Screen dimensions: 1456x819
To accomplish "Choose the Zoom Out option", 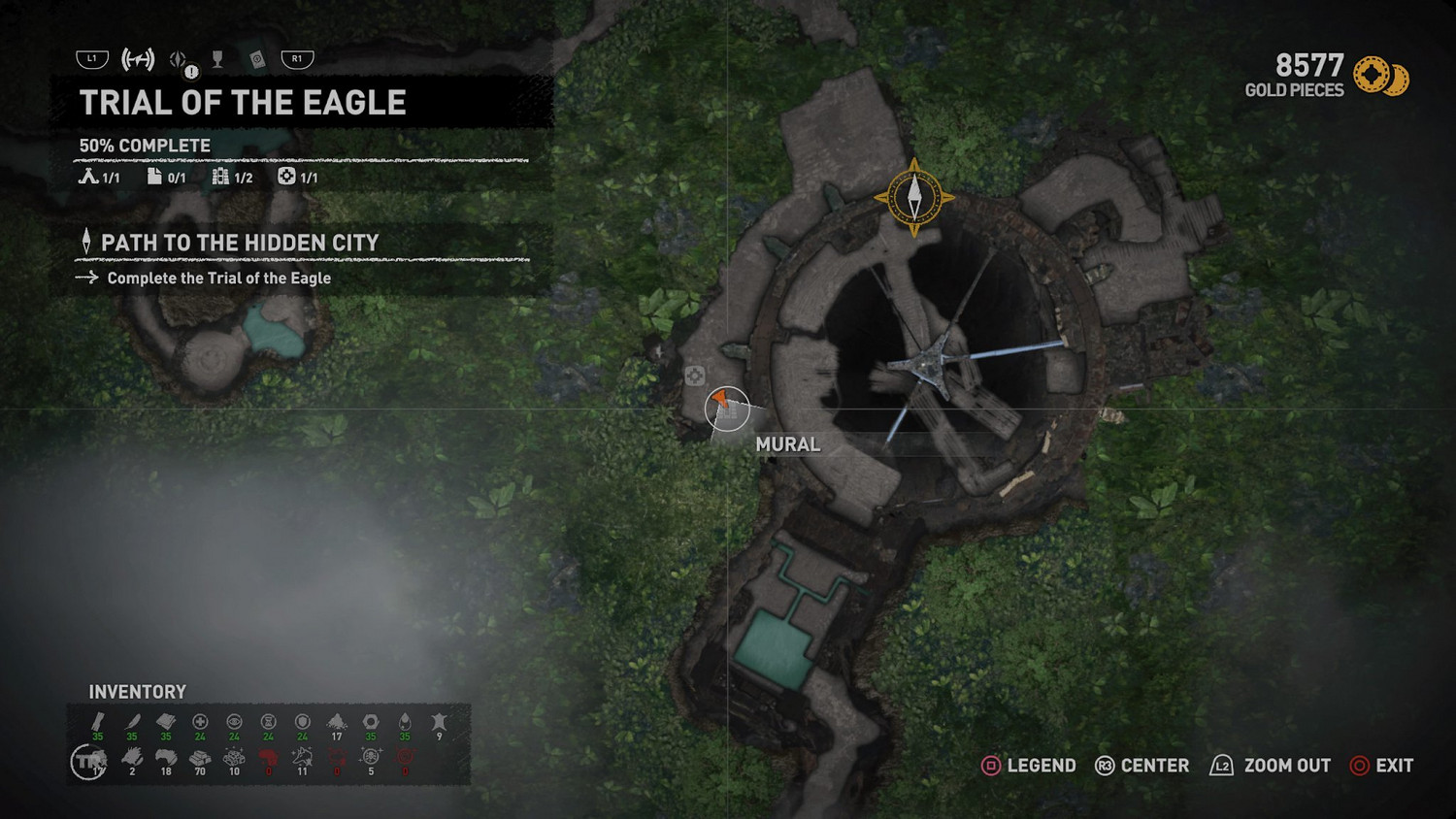I will 1270,766.
